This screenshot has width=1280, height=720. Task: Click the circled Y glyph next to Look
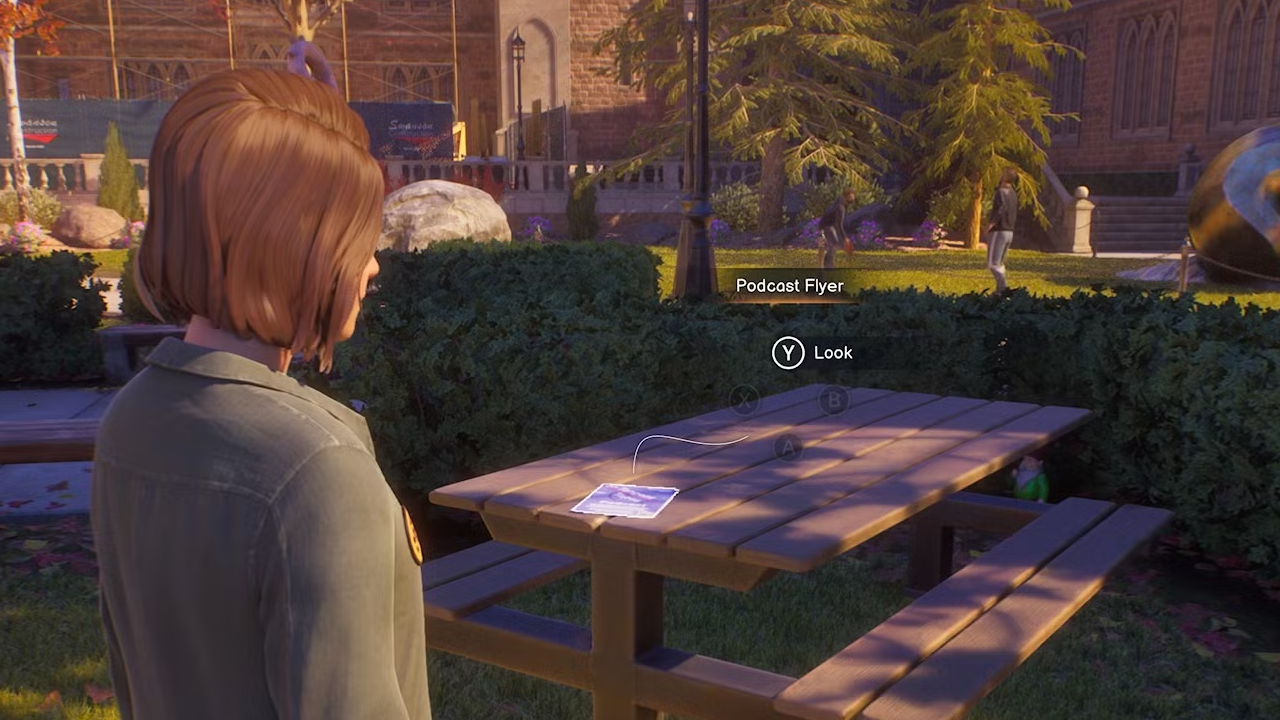coord(788,353)
